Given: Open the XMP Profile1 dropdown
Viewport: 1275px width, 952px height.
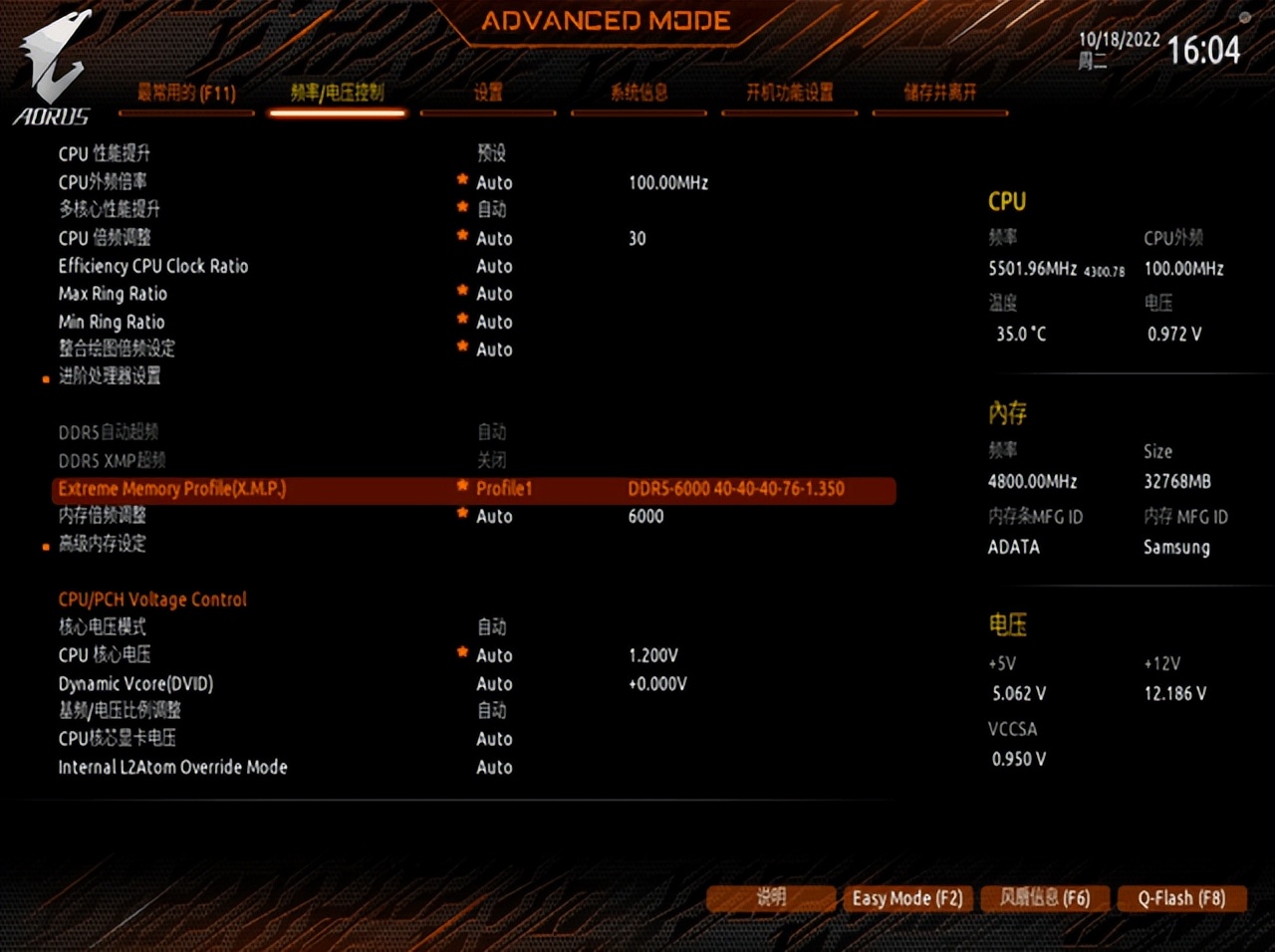Looking at the screenshot, I should click(504, 489).
